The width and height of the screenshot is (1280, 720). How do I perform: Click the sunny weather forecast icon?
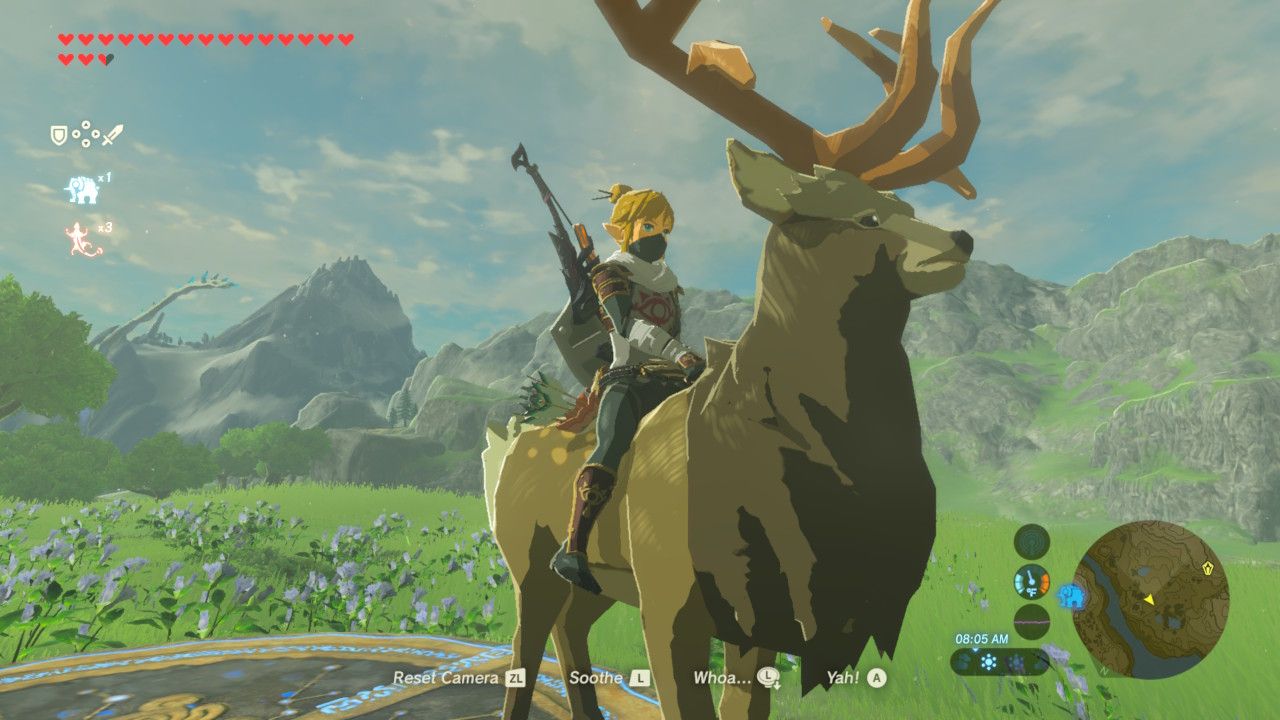pyautogui.click(x=989, y=661)
